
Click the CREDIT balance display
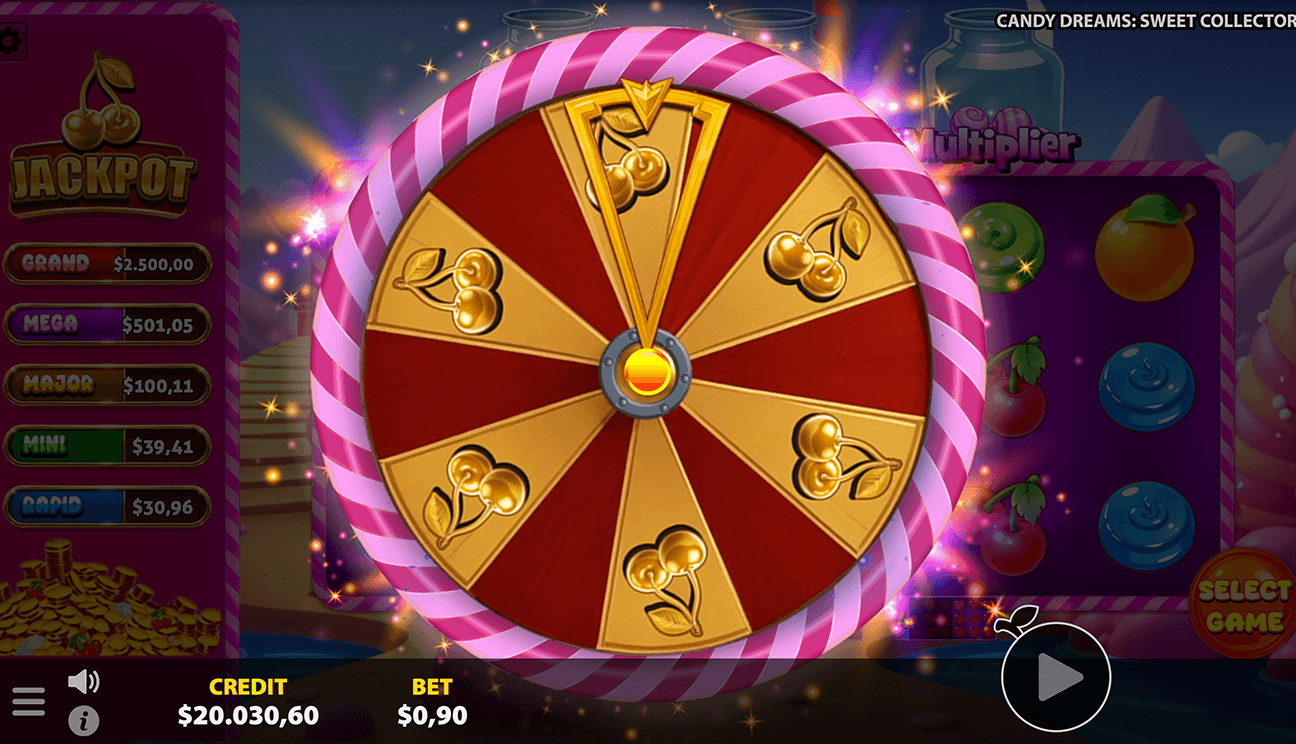tap(250, 700)
